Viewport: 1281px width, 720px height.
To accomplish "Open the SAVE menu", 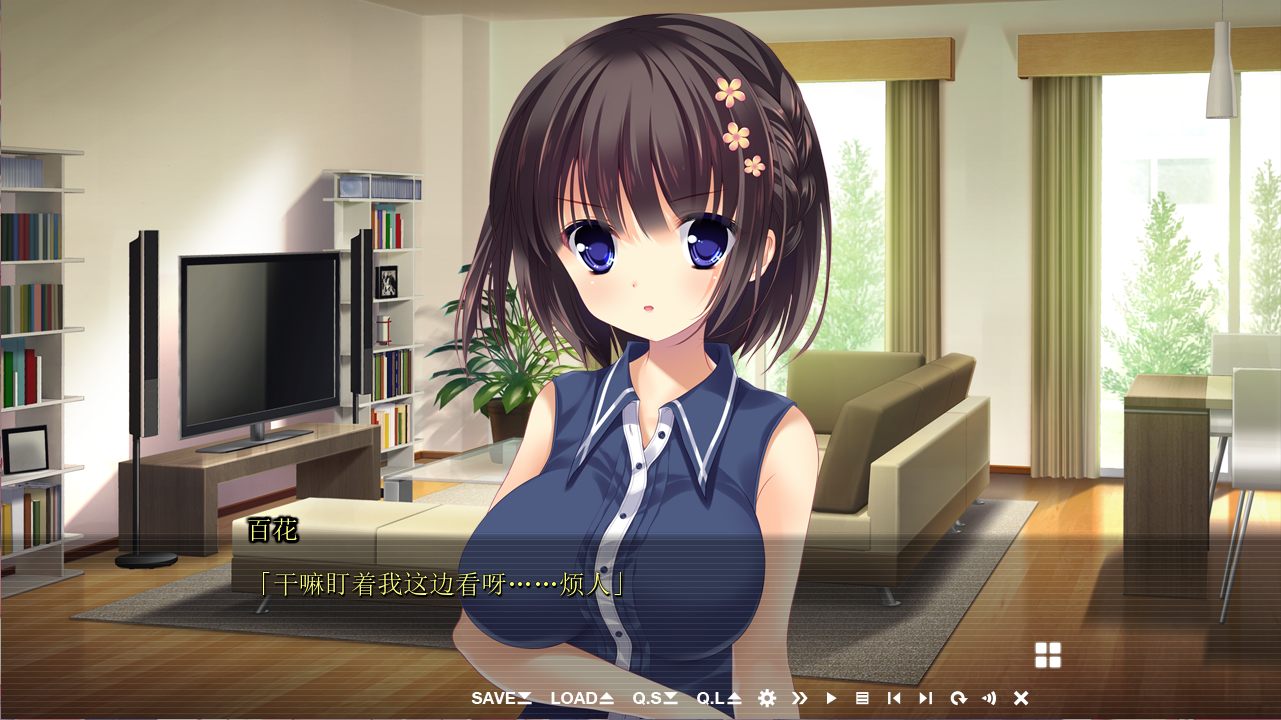I will click(501, 698).
